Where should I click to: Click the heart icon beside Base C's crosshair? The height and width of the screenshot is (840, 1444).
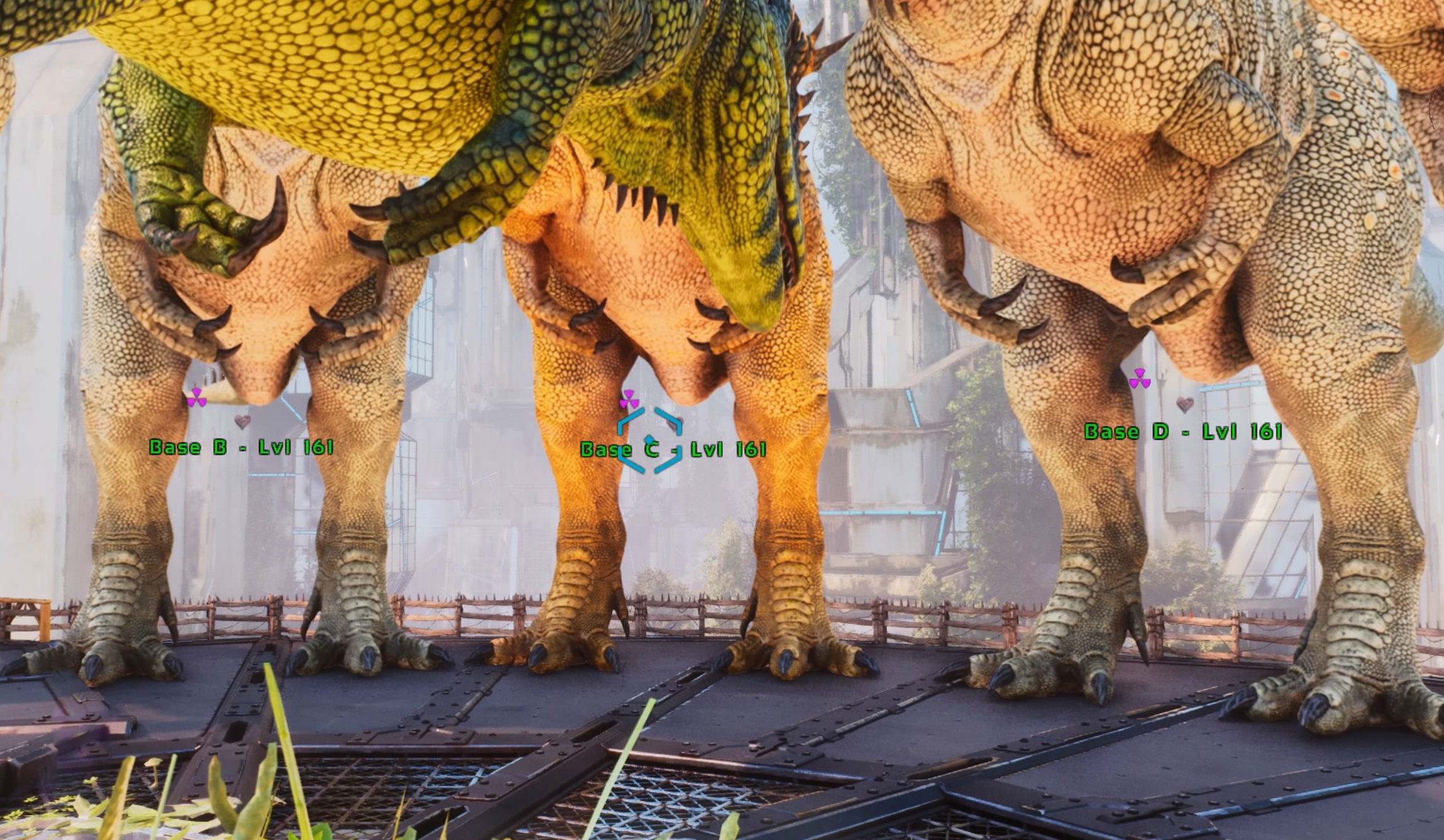674,423
